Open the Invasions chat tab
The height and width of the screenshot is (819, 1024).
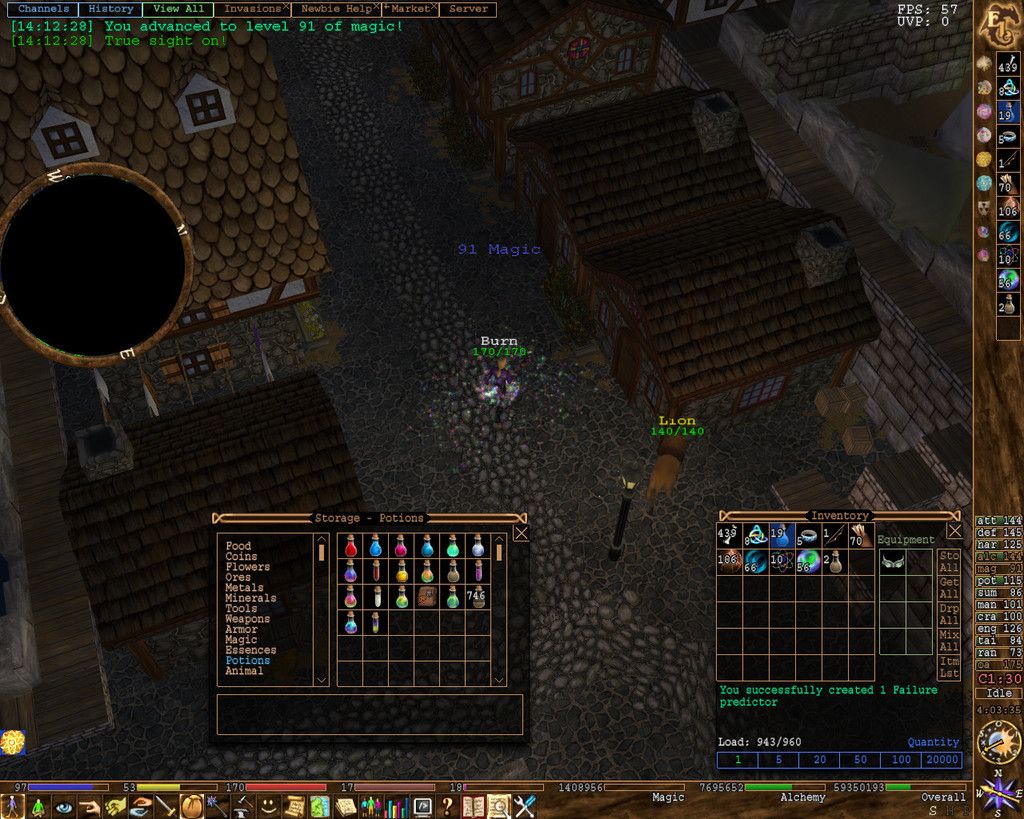coord(252,9)
